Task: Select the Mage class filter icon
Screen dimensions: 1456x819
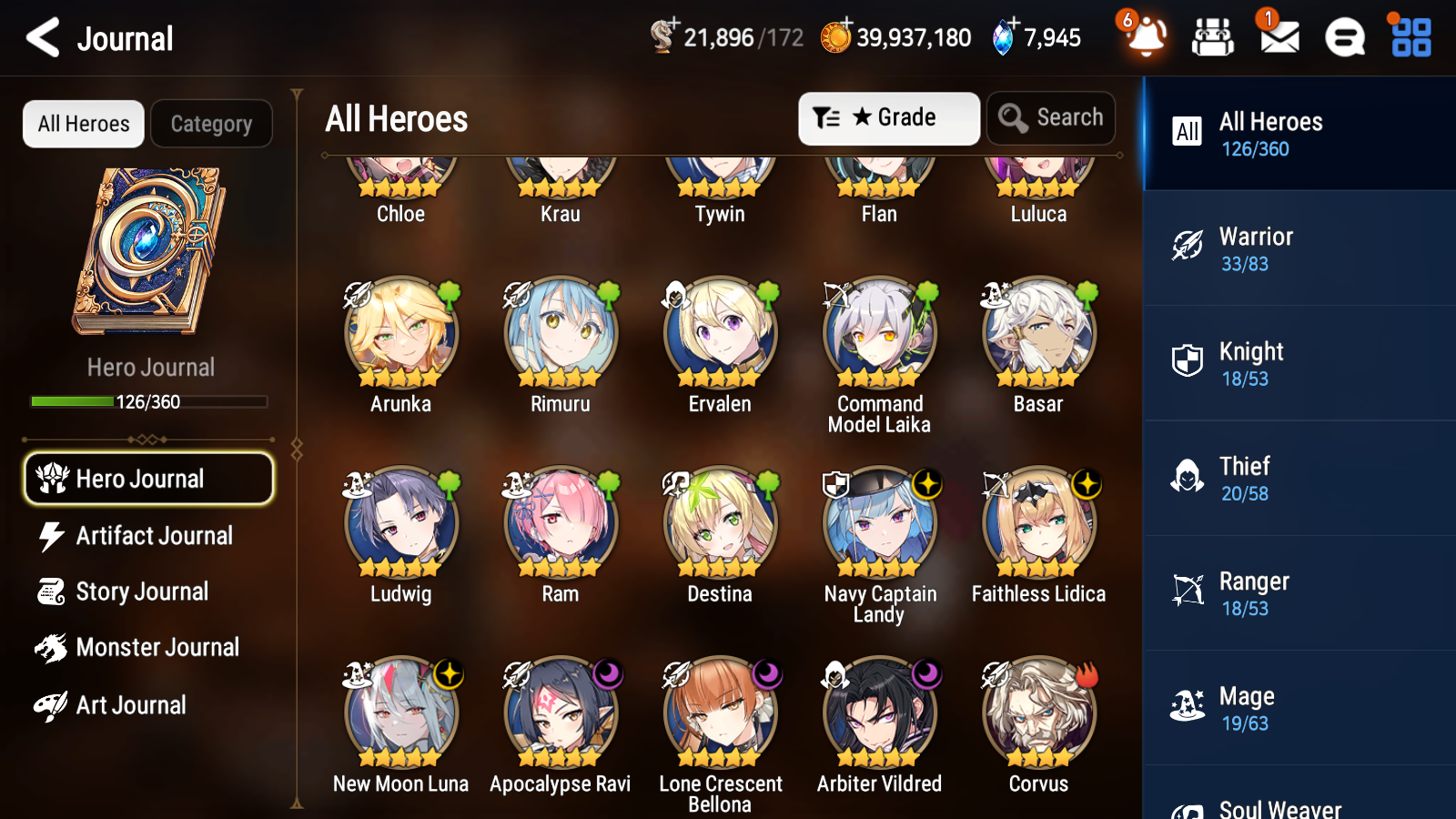Action: (1187, 705)
